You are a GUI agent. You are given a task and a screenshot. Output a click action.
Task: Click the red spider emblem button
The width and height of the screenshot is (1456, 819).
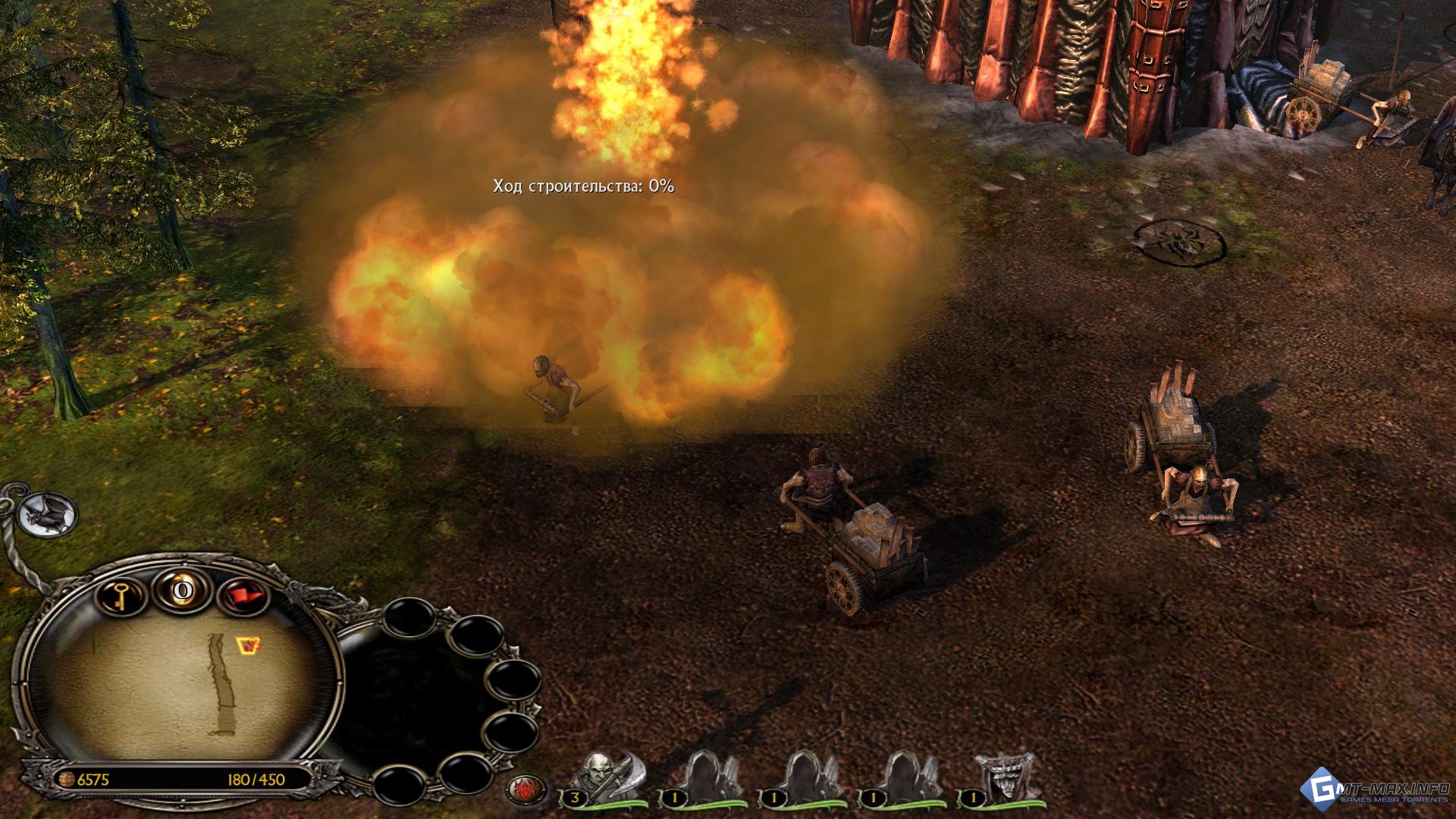tap(525, 790)
